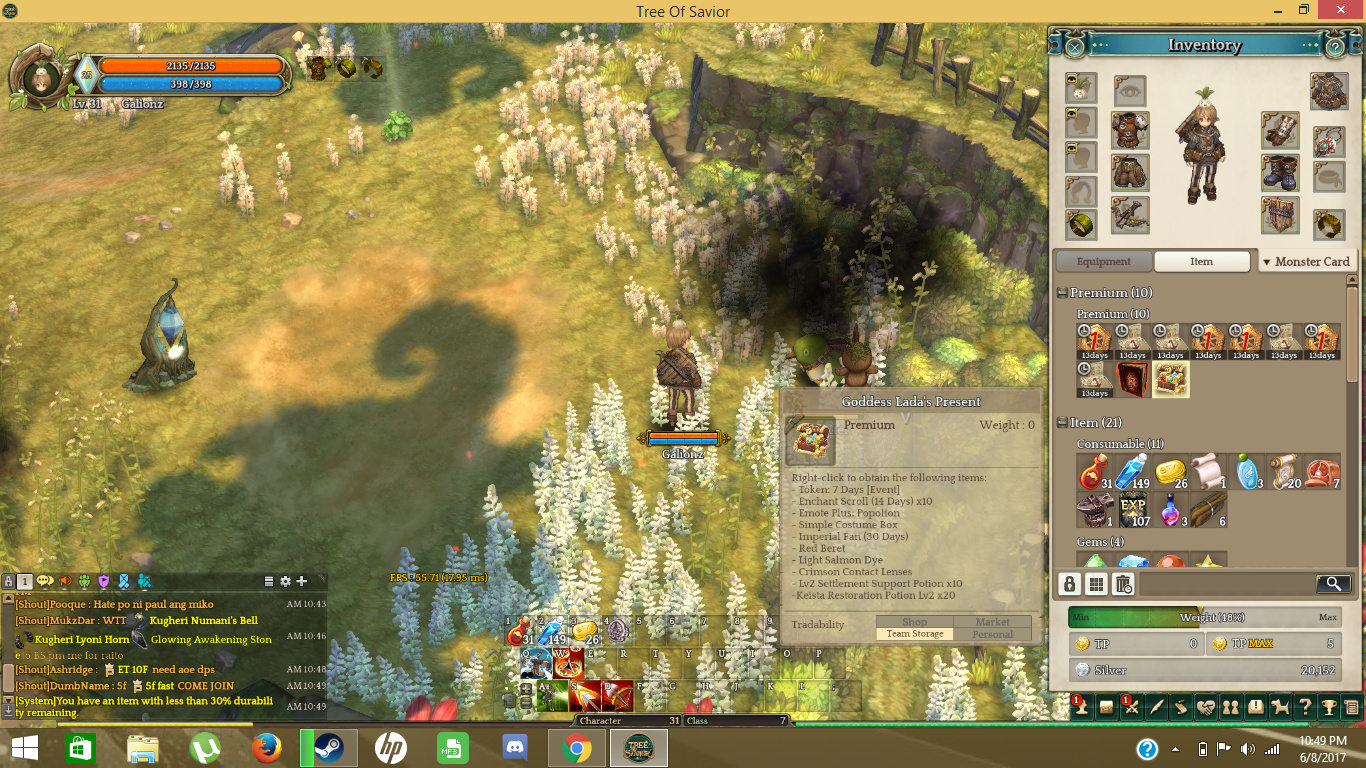Open the inventory trash timer button

pyautogui.click(x=1123, y=584)
